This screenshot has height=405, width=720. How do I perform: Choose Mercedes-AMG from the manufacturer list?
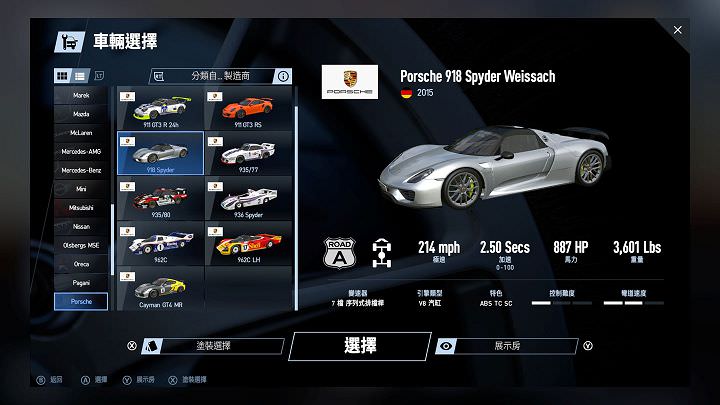(x=81, y=151)
